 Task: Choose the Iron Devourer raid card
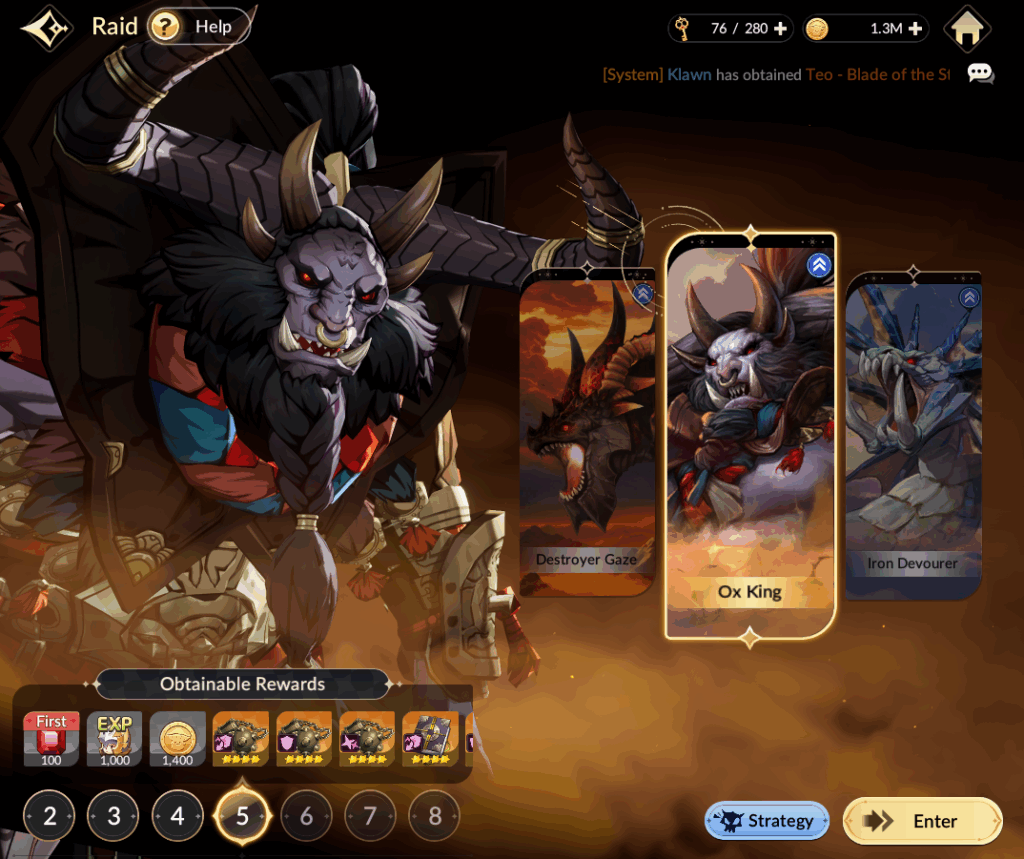pos(912,435)
